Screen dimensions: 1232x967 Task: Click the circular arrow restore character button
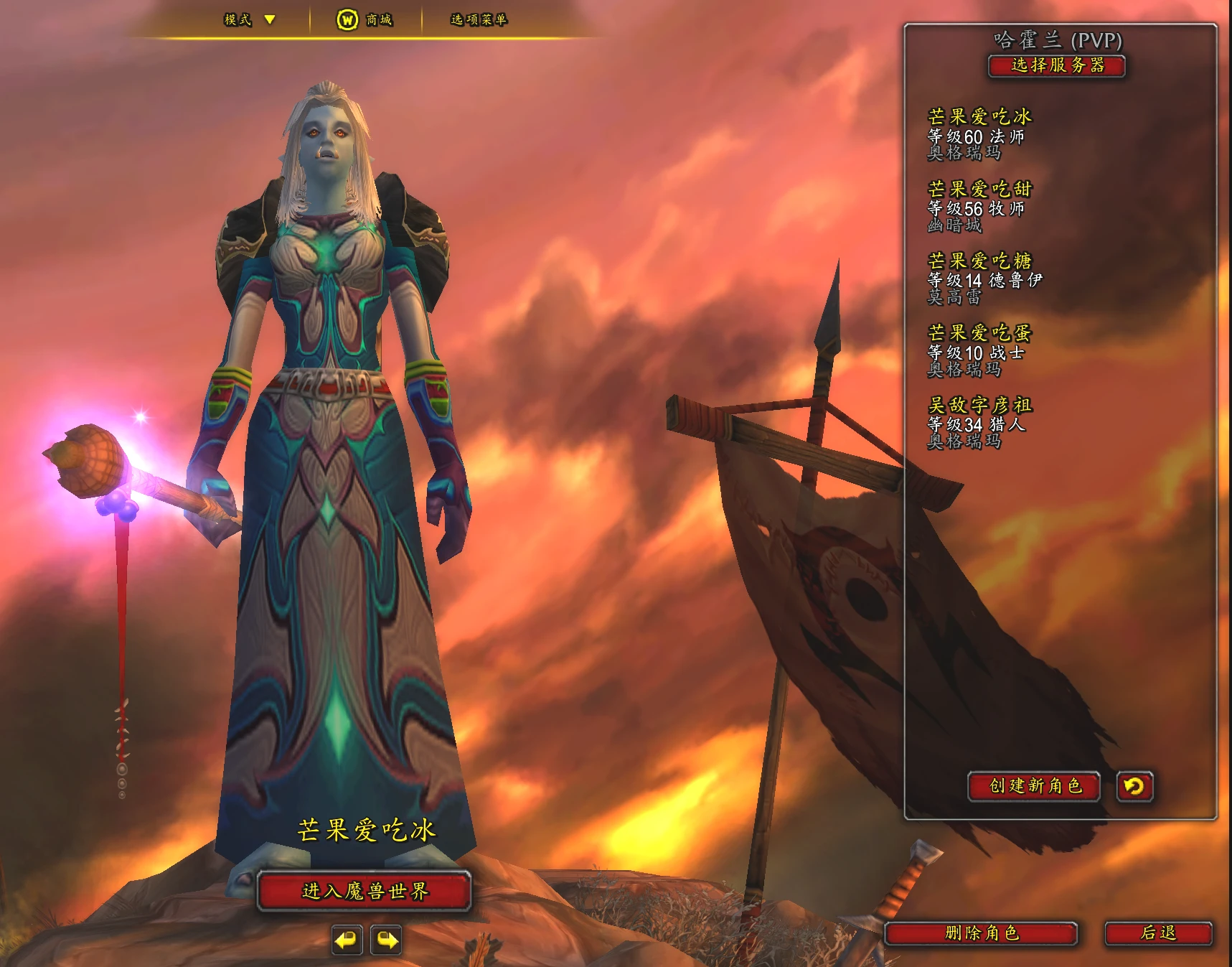[x=1134, y=787]
